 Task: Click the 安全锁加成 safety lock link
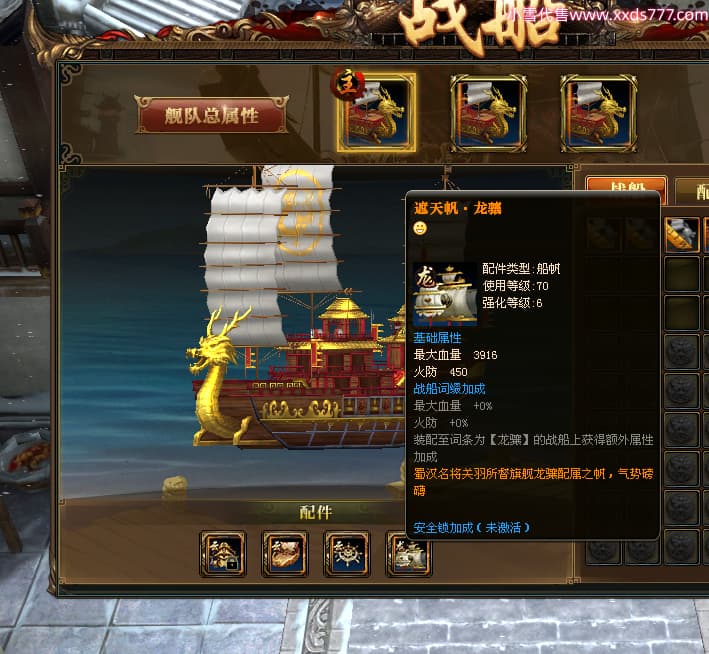pos(471,527)
